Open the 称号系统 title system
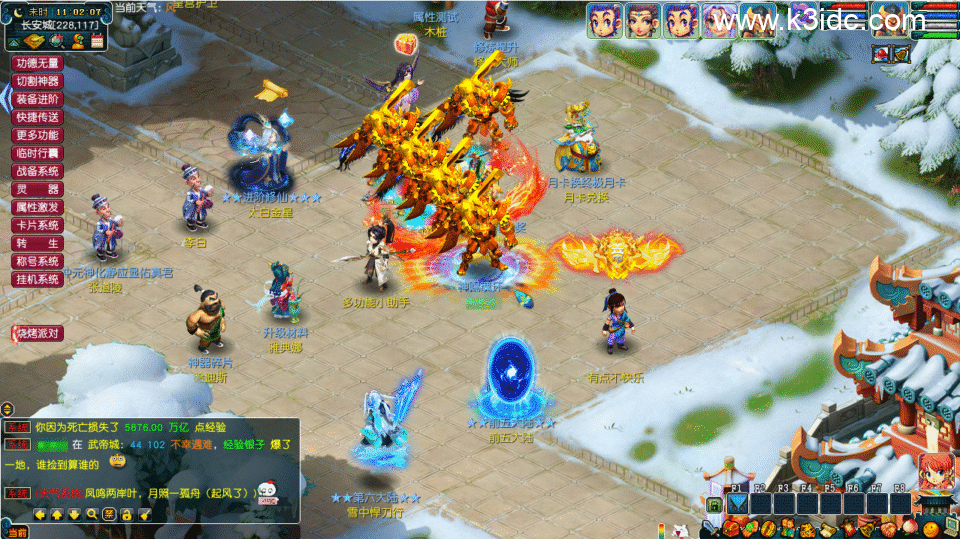The height and width of the screenshot is (539, 960). [38, 261]
